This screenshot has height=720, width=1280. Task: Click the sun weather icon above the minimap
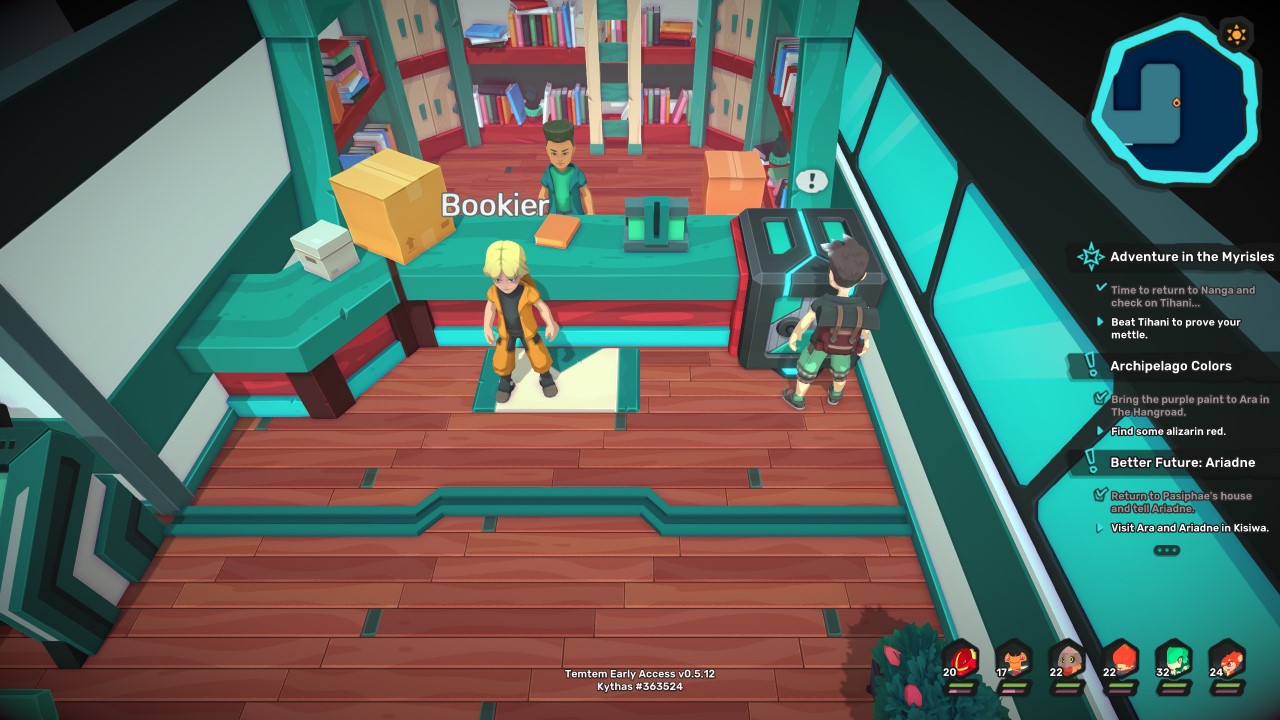pos(1237,33)
